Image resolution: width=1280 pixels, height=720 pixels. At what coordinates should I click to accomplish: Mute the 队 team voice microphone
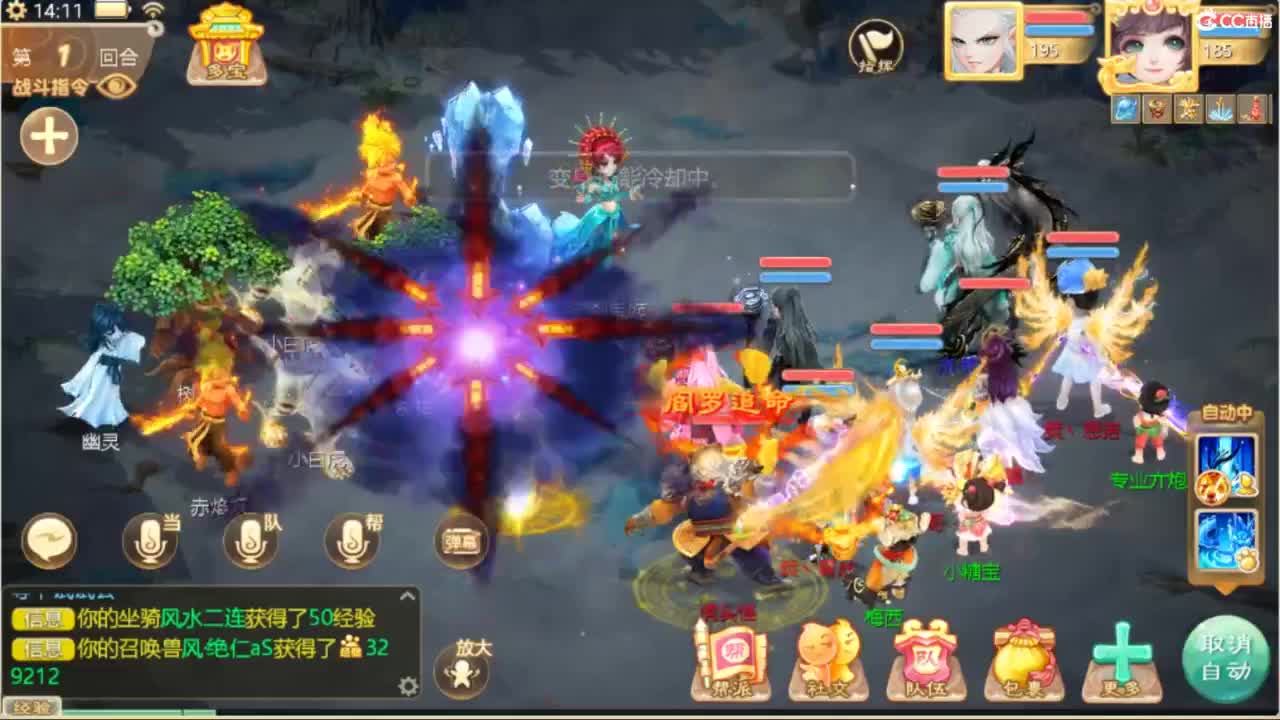(250, 540)
